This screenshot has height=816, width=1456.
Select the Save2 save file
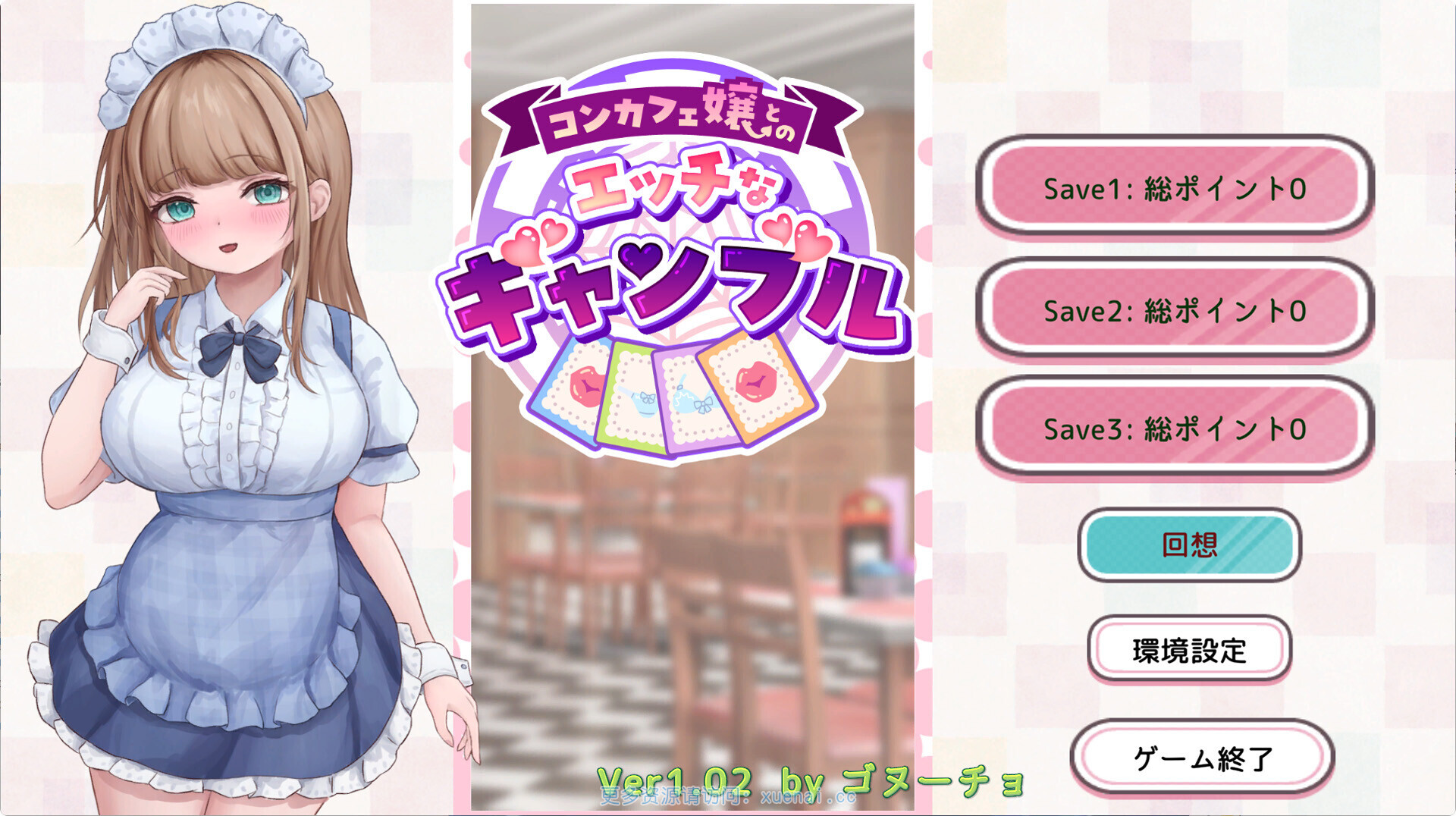pyautogui.click(x=1174, y=309)
